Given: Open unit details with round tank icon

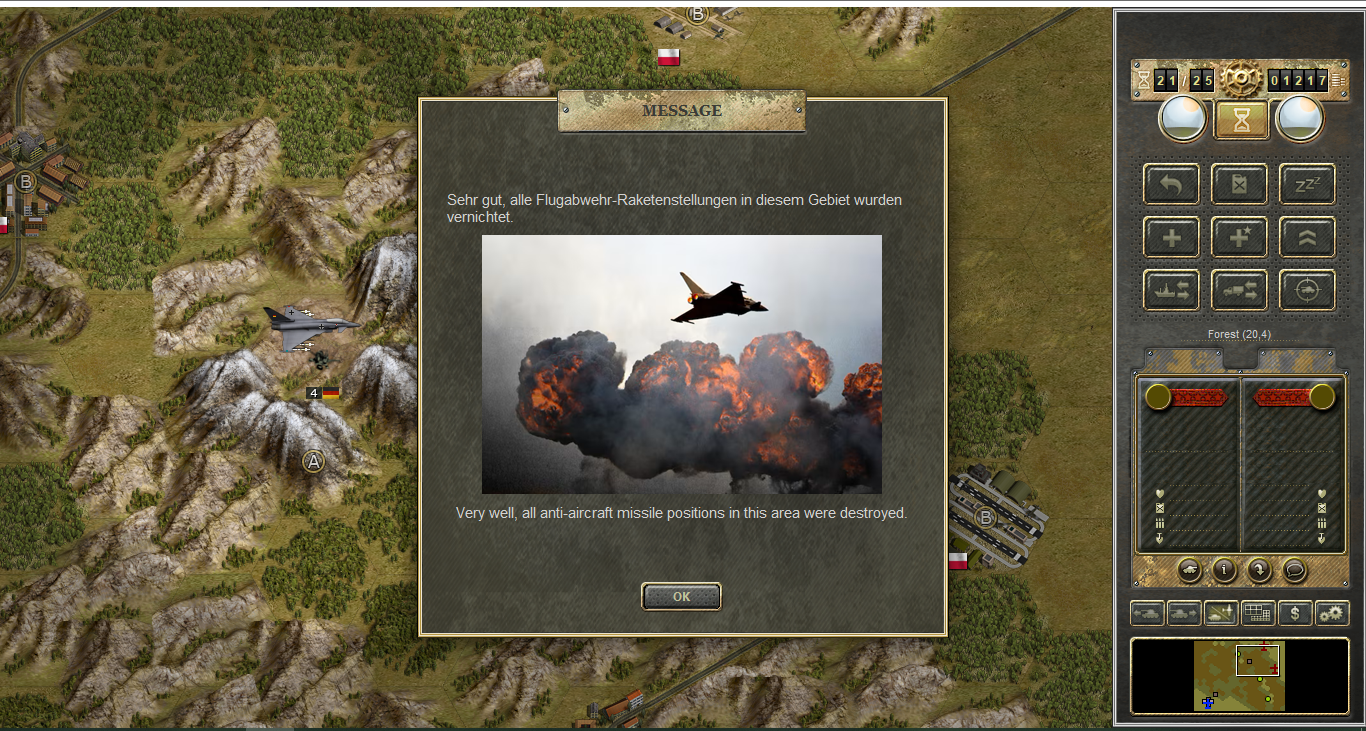Looking at the screenshot, I should point(1190,570).
